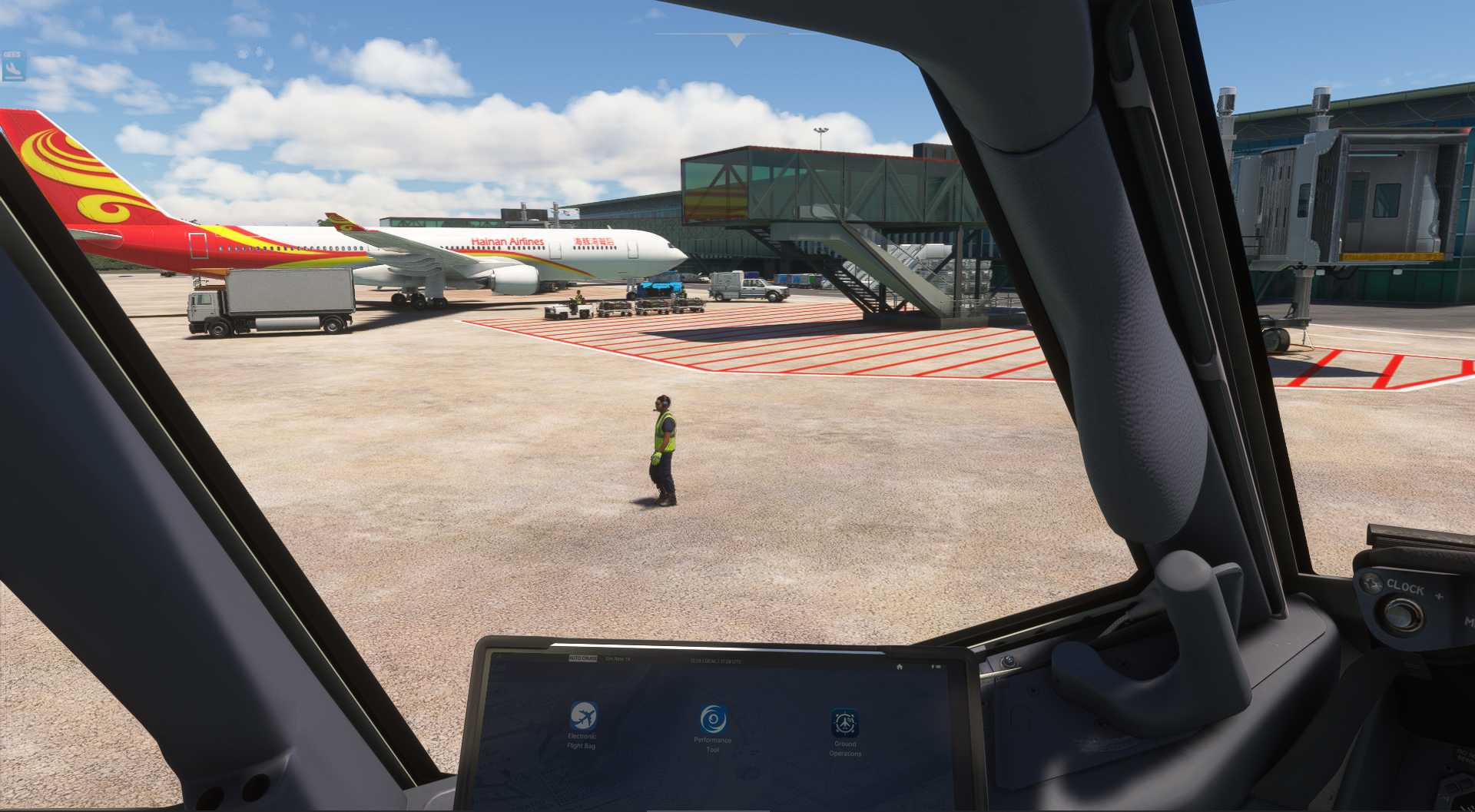Open the GEES landing overlay icon
This screenshot has width=1475, height=812.
[13, 67]
